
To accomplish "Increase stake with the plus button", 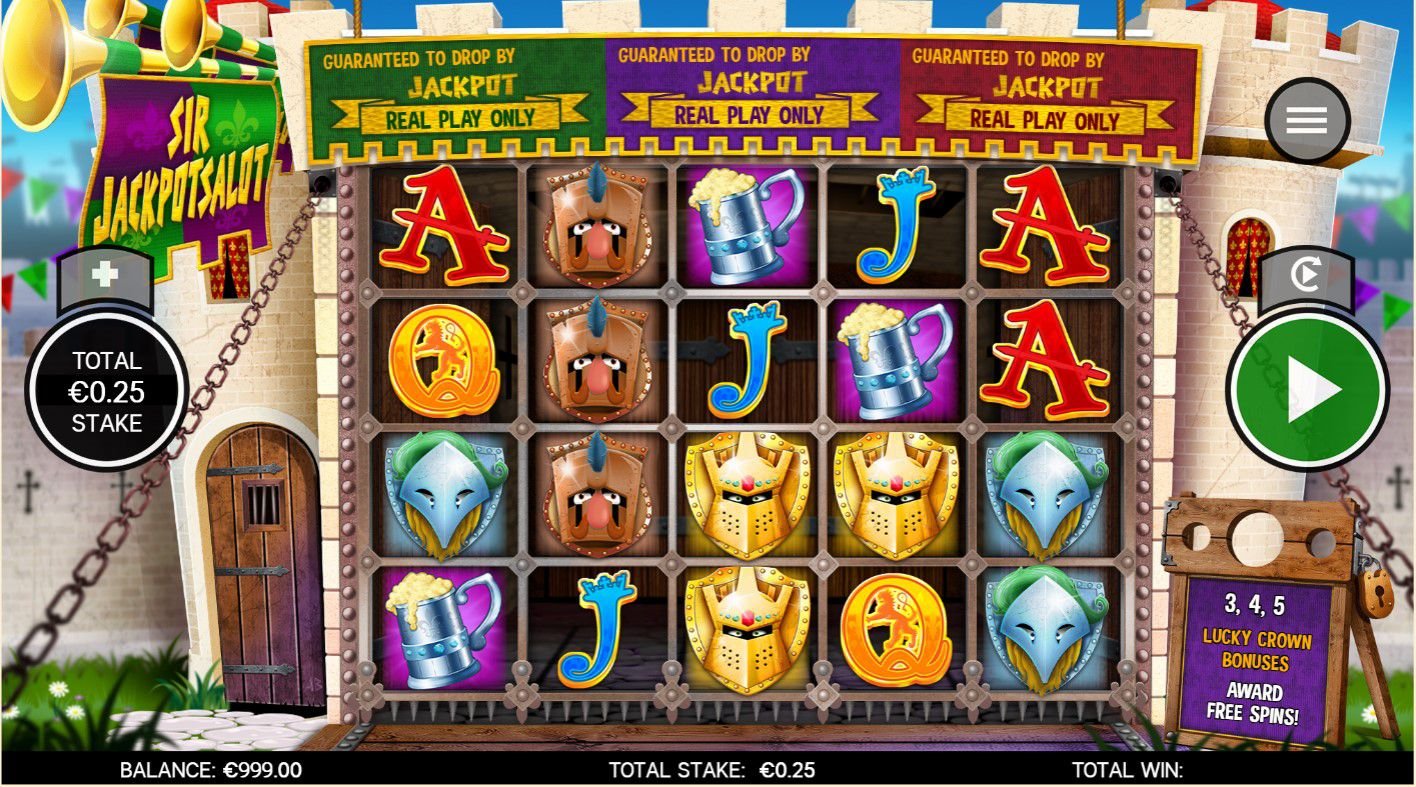I will pos(105,275).
